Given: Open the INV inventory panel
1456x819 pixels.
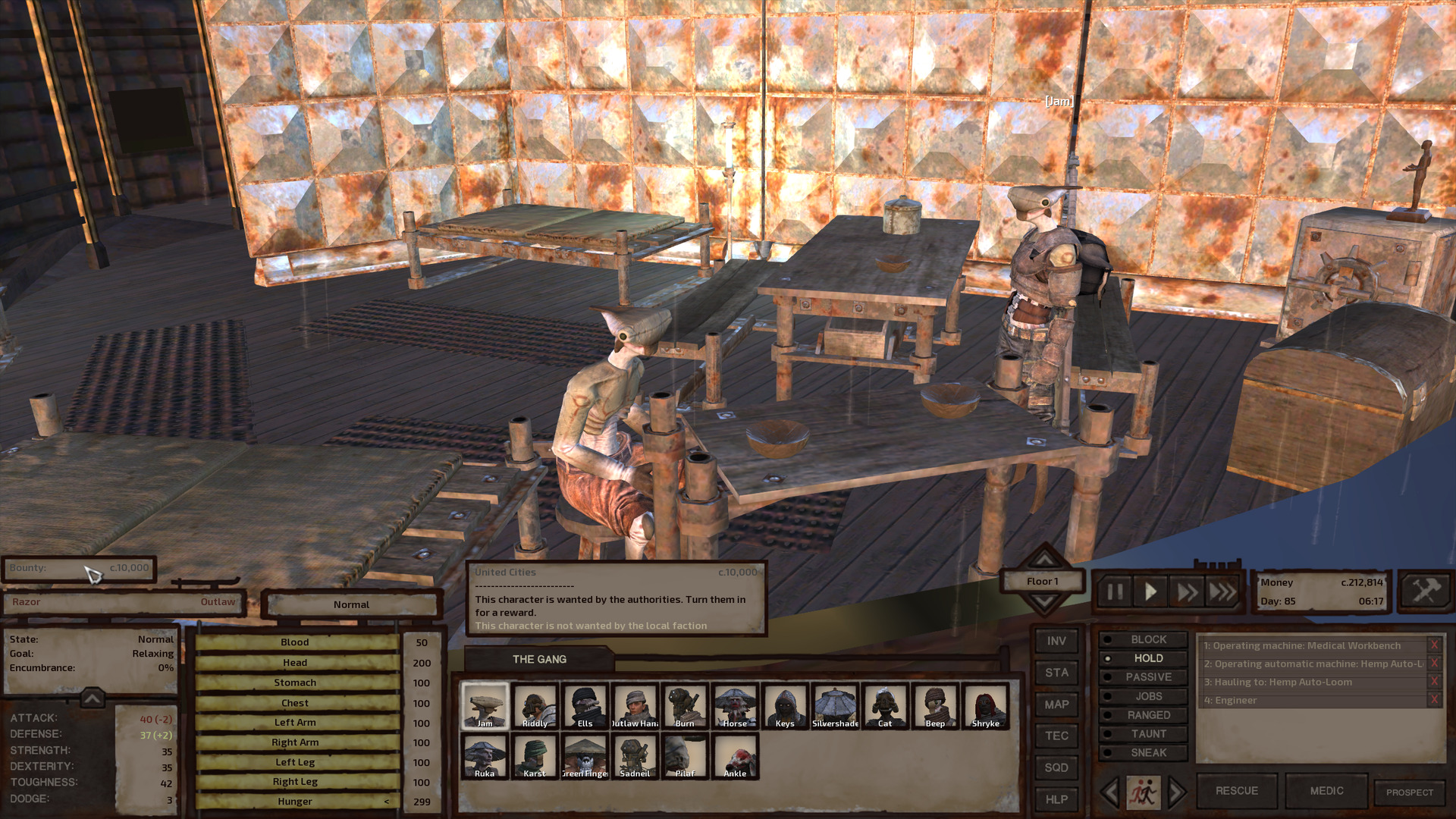Looking at the screenshot, I should click(x=1056, y=641).
